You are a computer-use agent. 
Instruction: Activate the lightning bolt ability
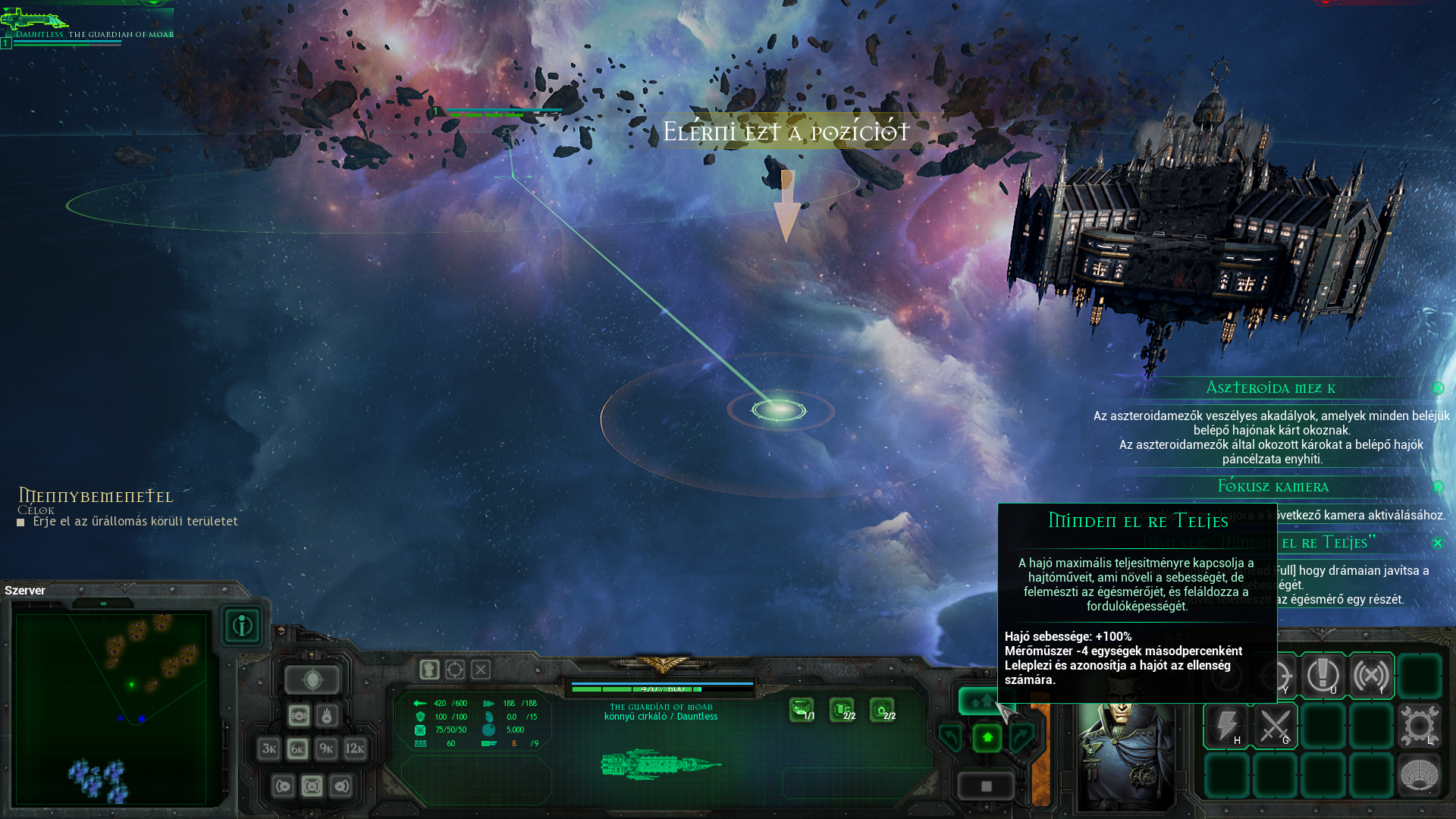[x=1226, y=726]
